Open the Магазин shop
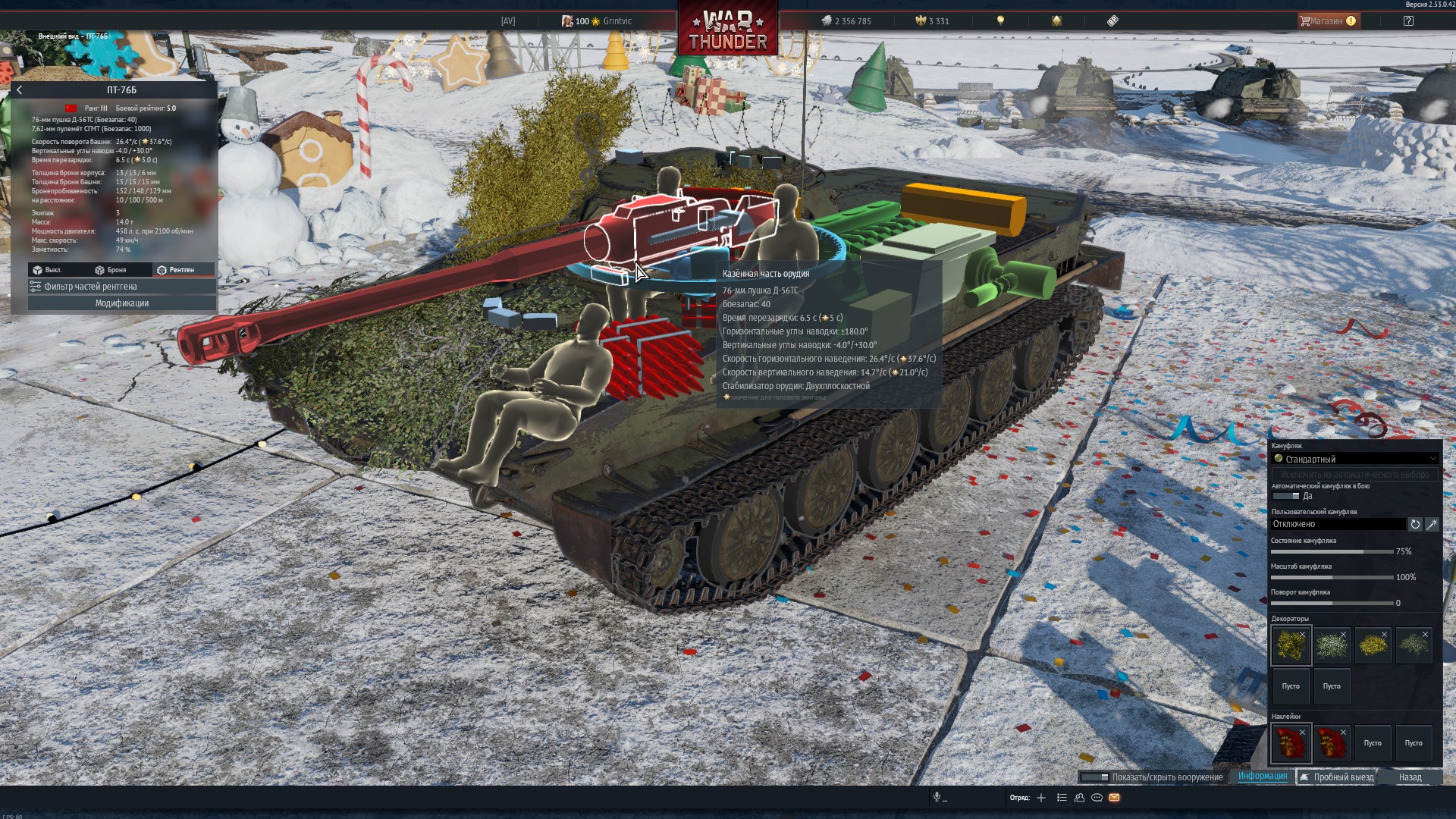 (x=1327, y=21)
